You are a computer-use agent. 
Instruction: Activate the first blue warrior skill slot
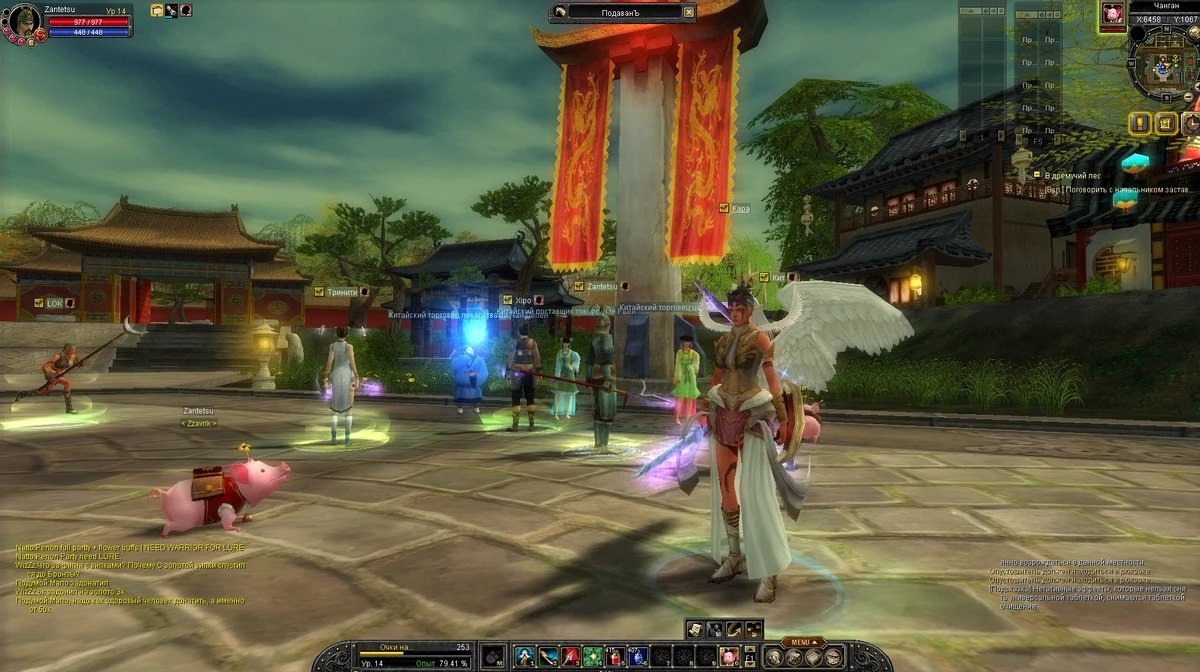pos(525,657)
